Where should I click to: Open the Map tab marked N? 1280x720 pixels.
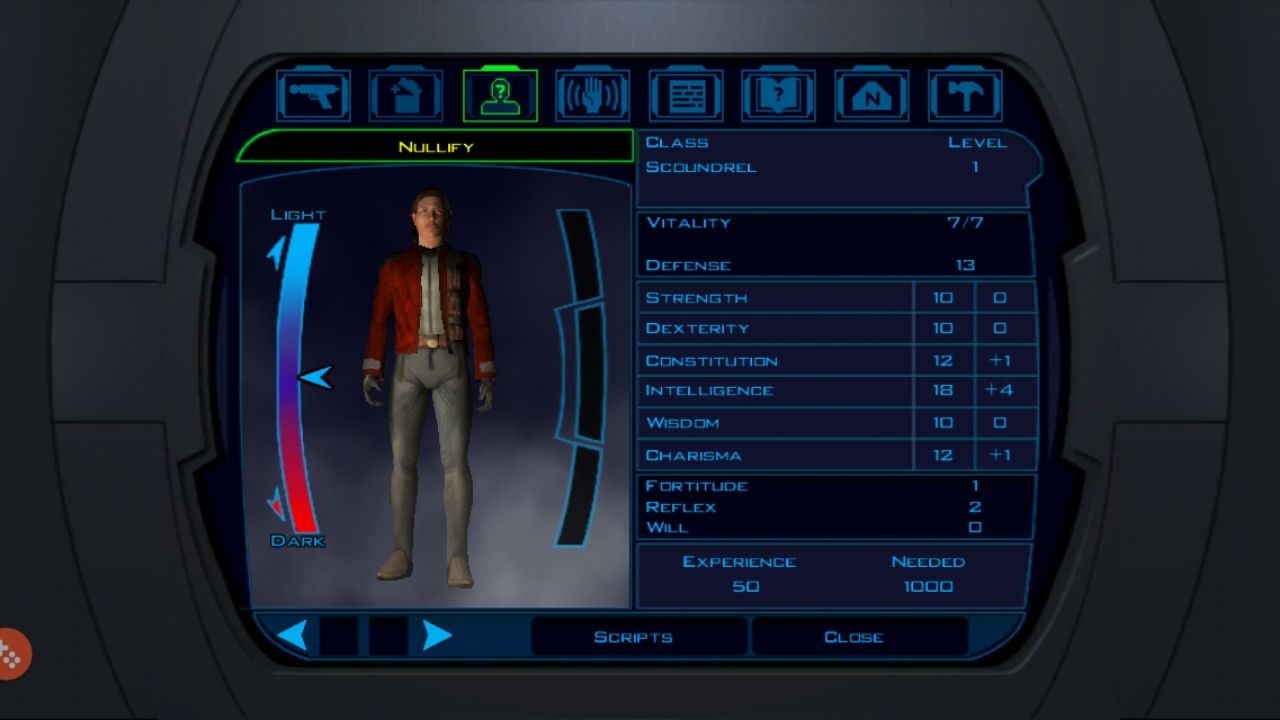871,96
